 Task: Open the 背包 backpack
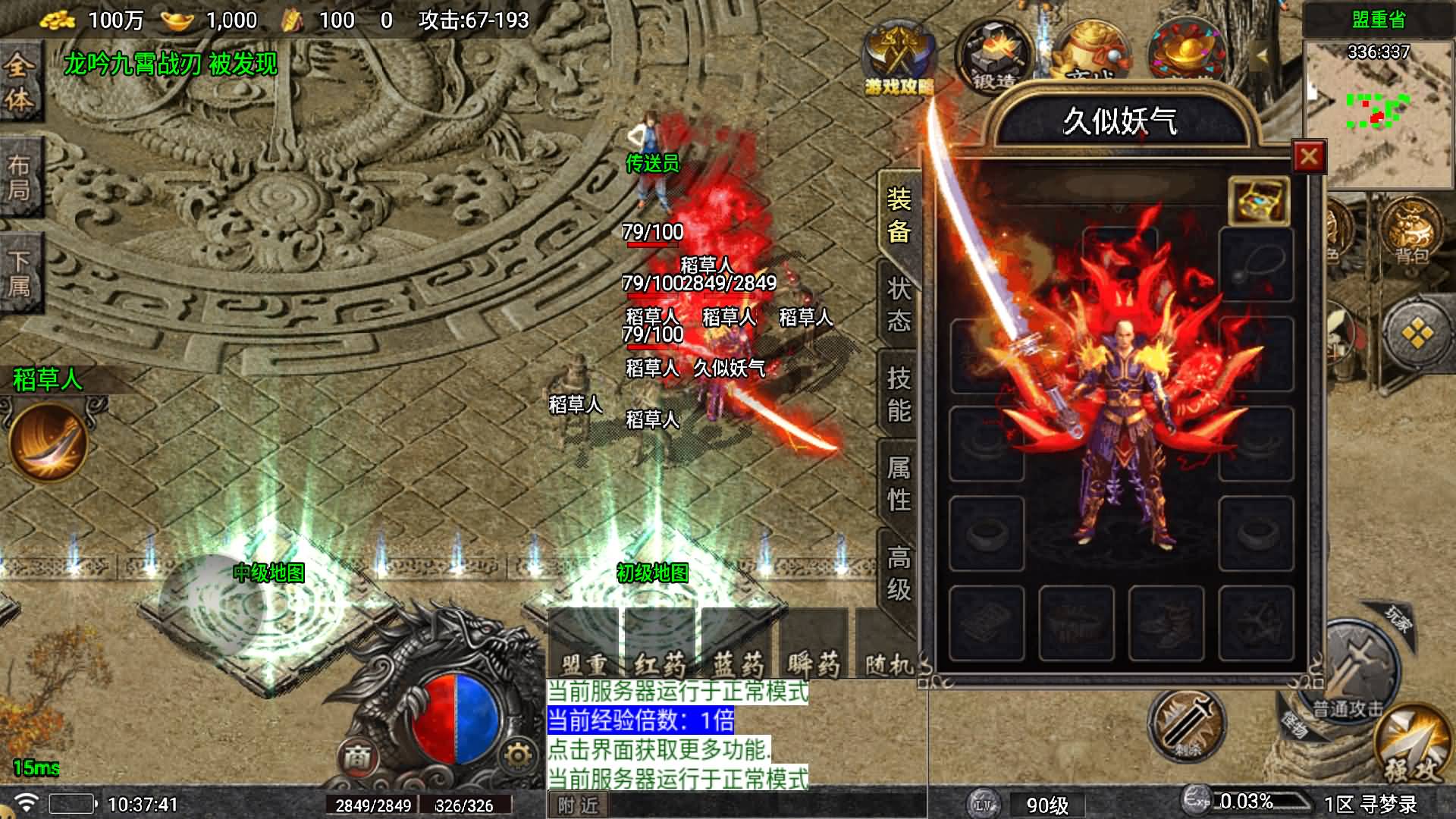(x=1411, y=231)
